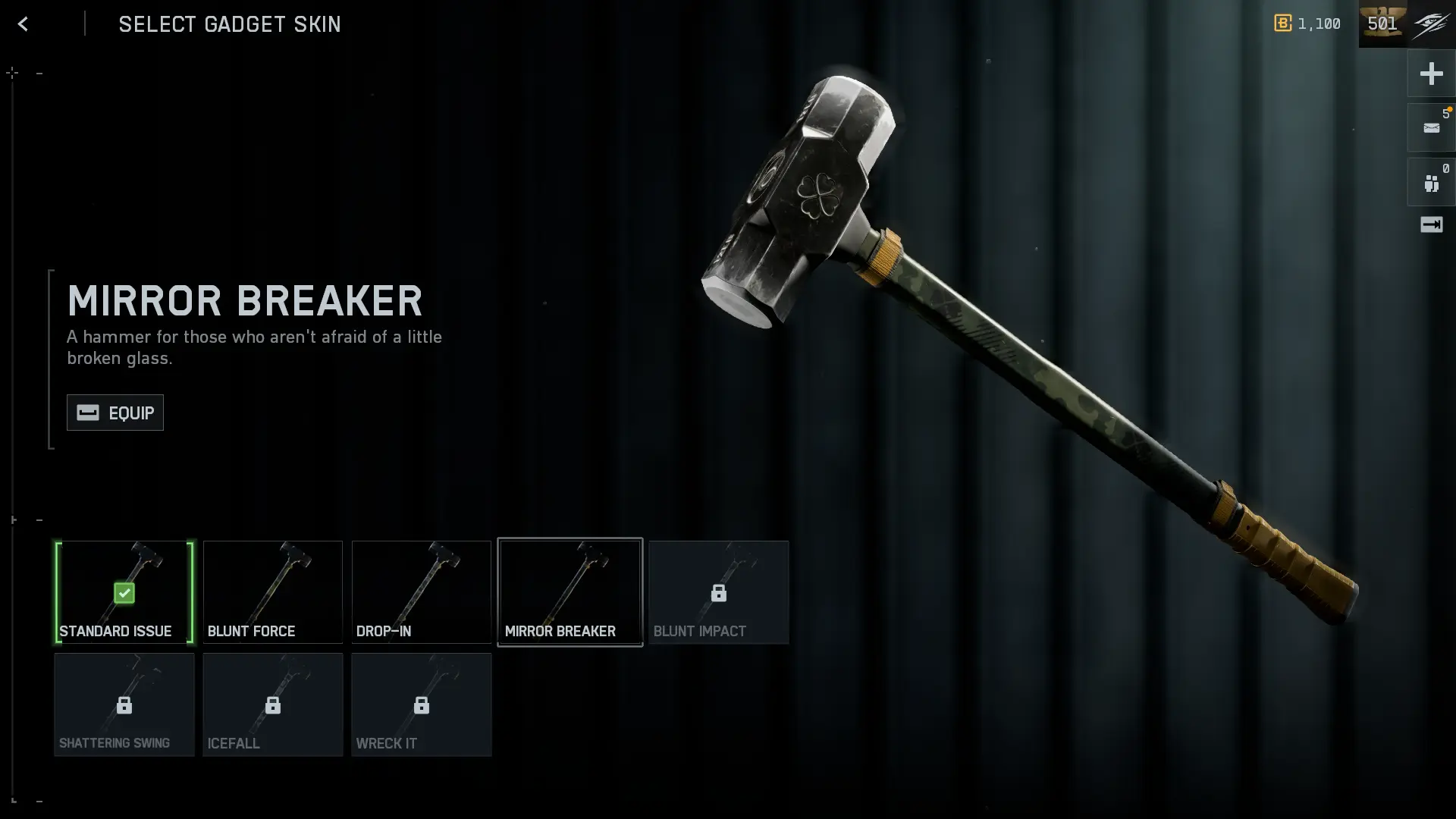Click the 1,100 currency balance
This screenshot has width=1456, height=819.
point(1308,24)
